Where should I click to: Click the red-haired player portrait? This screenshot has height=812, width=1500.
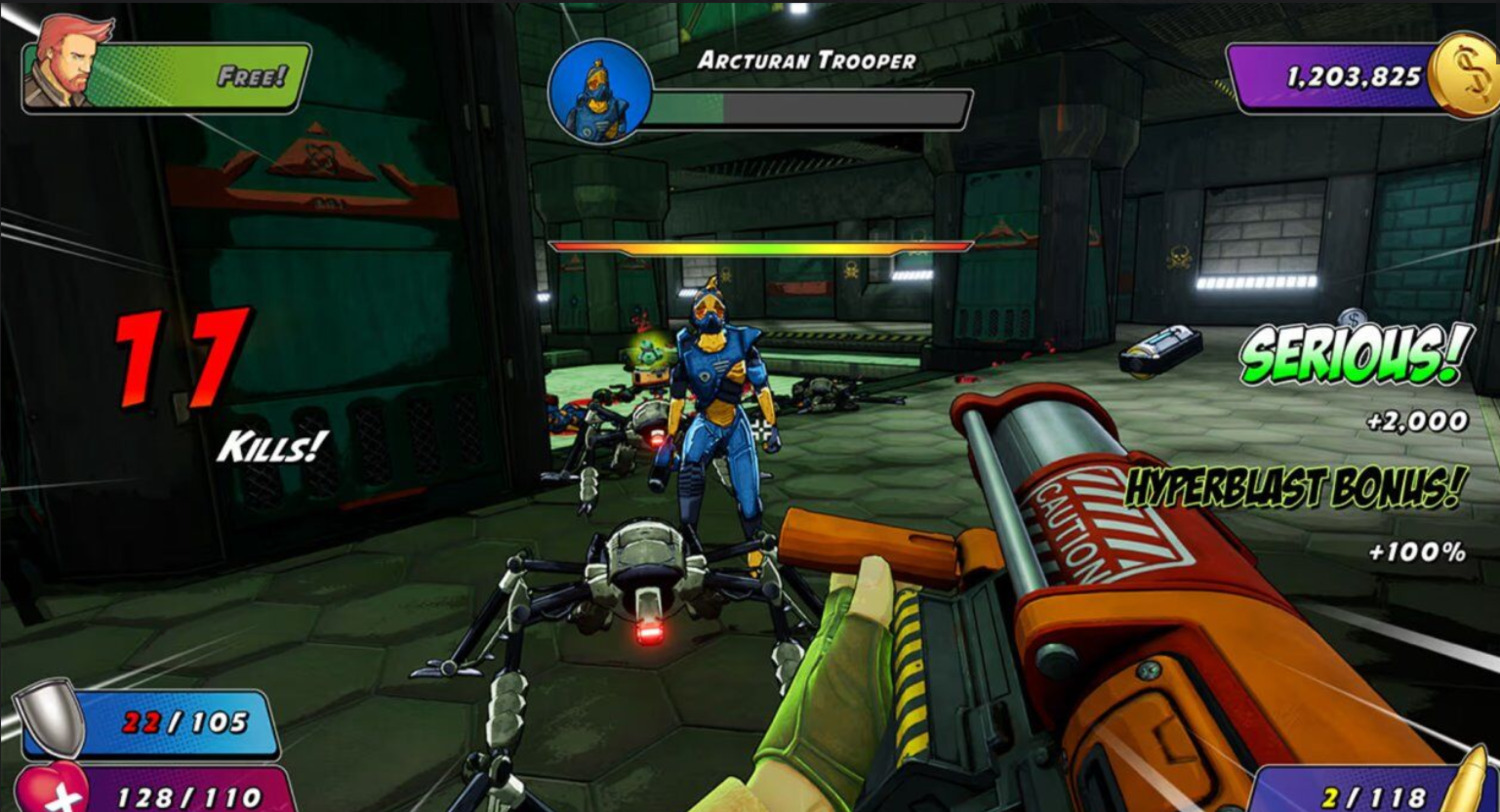tap(58, 63)
